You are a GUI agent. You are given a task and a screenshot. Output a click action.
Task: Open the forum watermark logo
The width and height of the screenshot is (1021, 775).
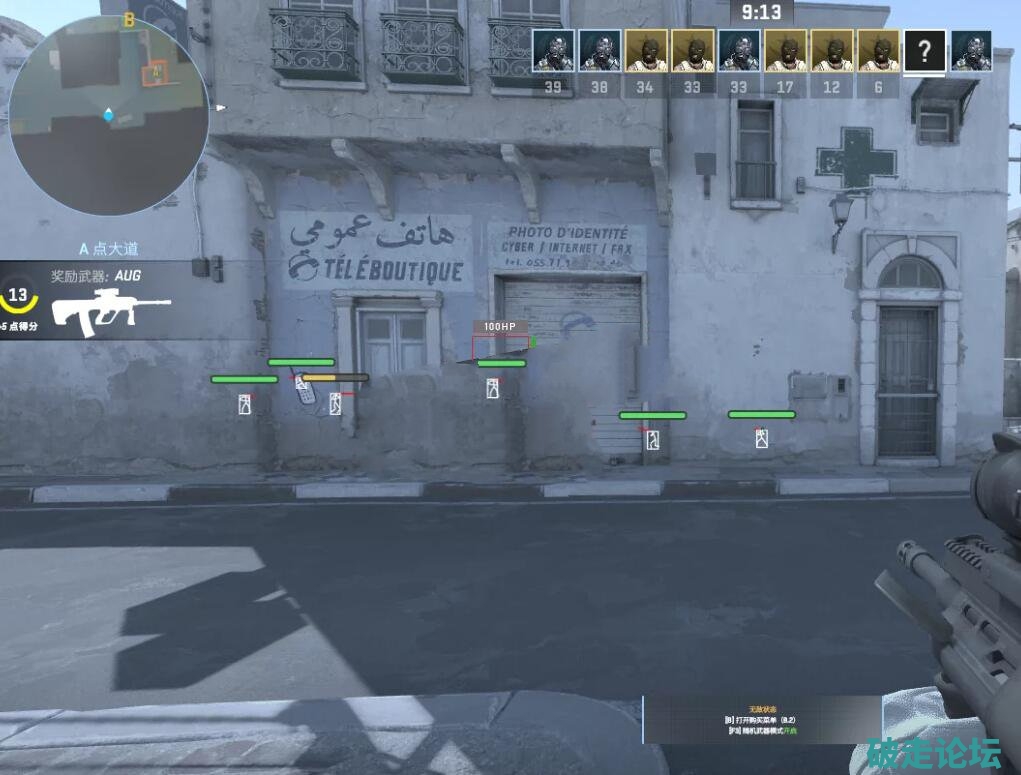pos(934,752)
